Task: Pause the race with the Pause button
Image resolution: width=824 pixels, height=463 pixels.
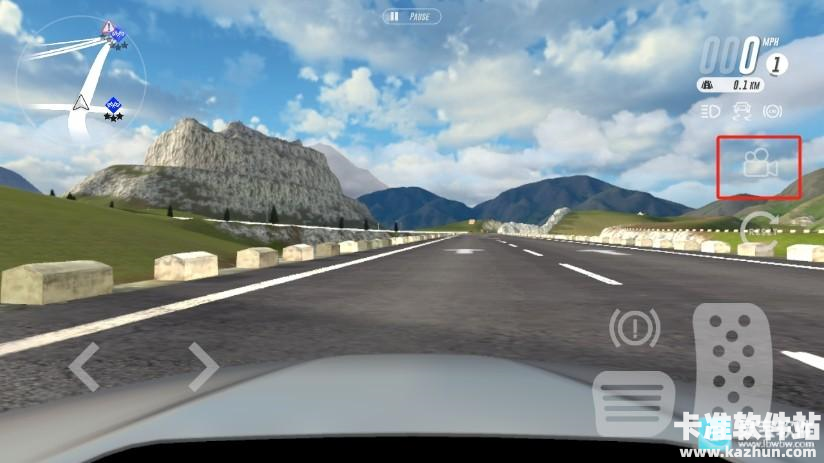Action: (412, 17)
